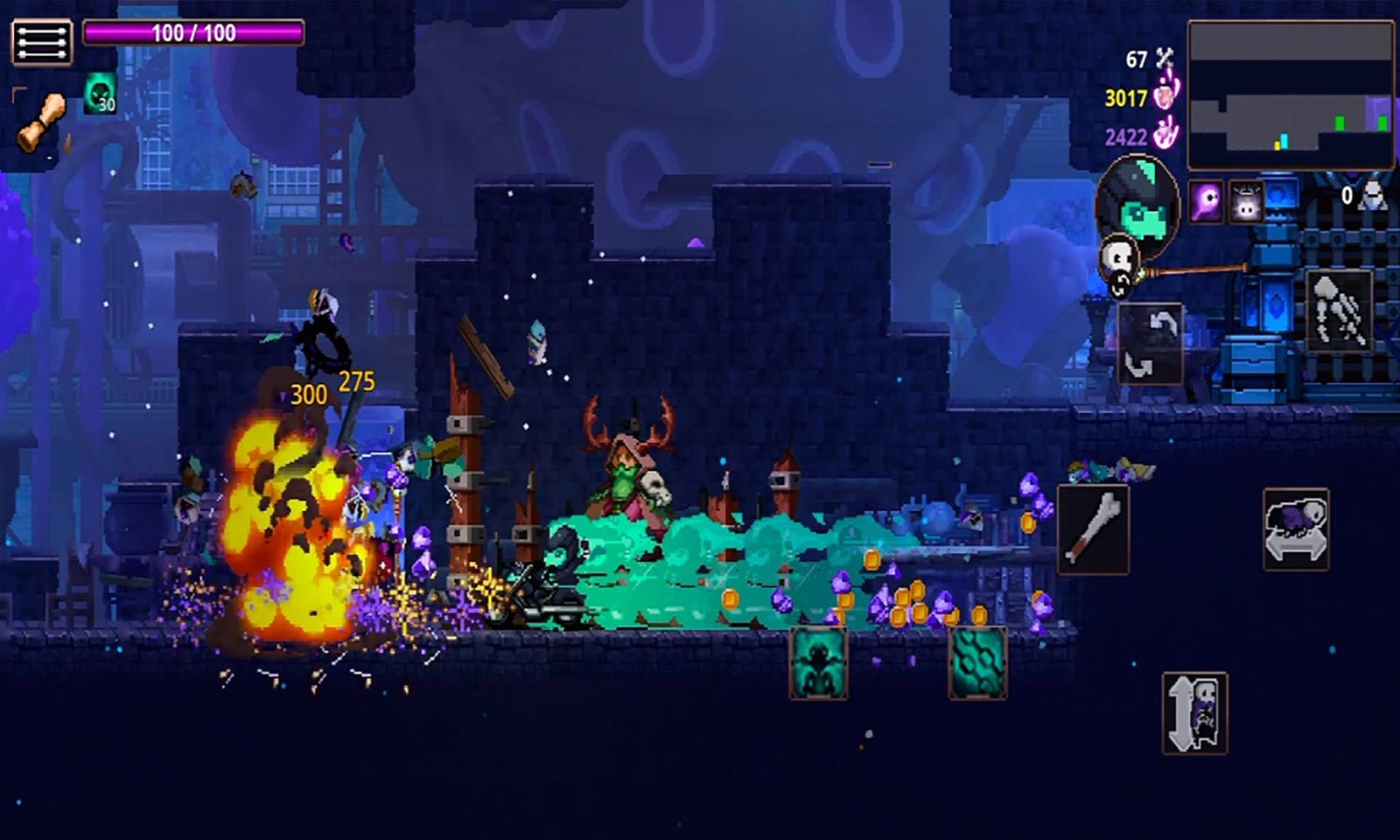The height and width of the screenshot is (840, 1400).
Task: Activate the teal chain pattern skill
Action: coord(977,662)
